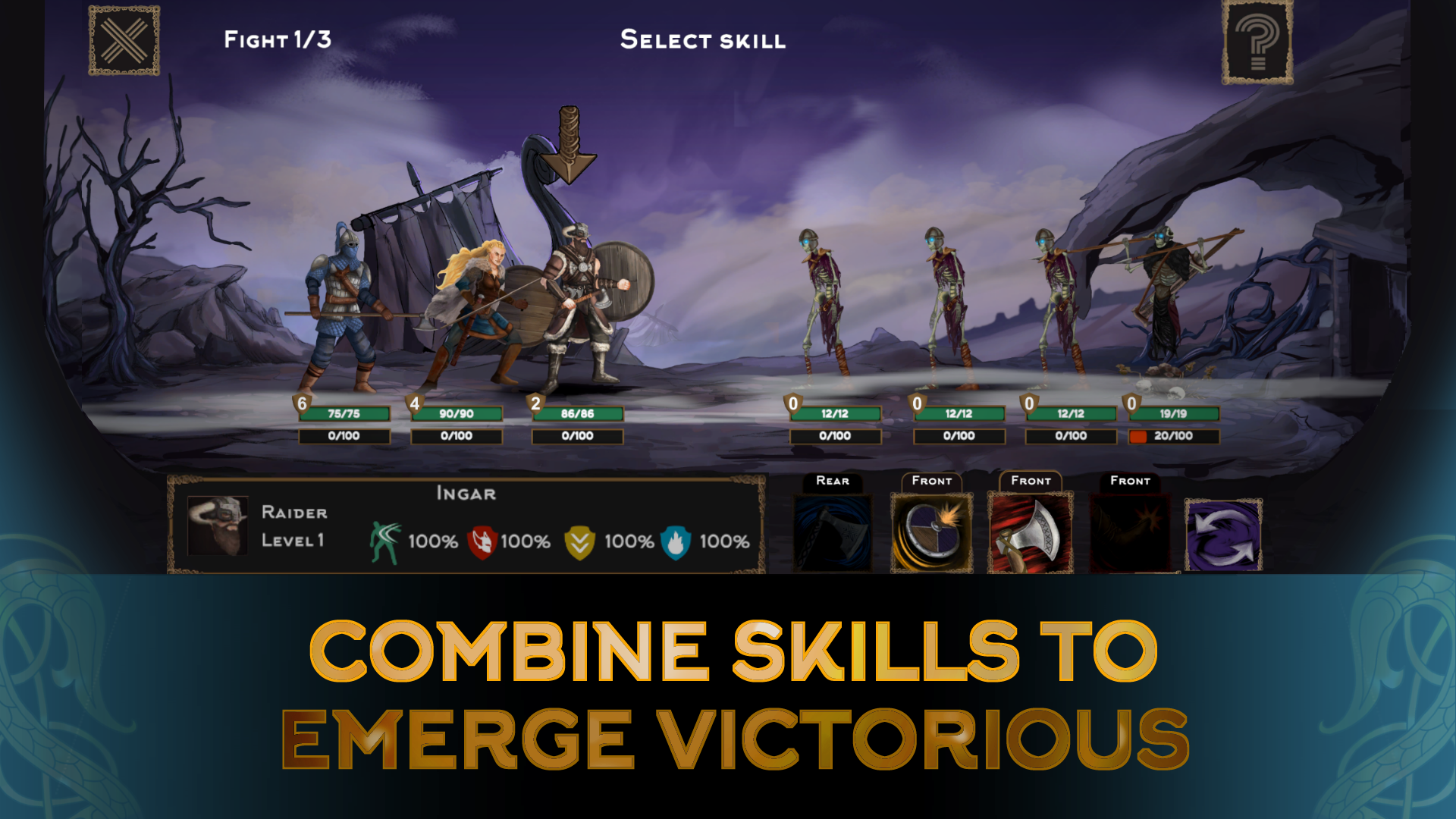
Task: Select the red shield resistance icon
Action: click(483, 541)
